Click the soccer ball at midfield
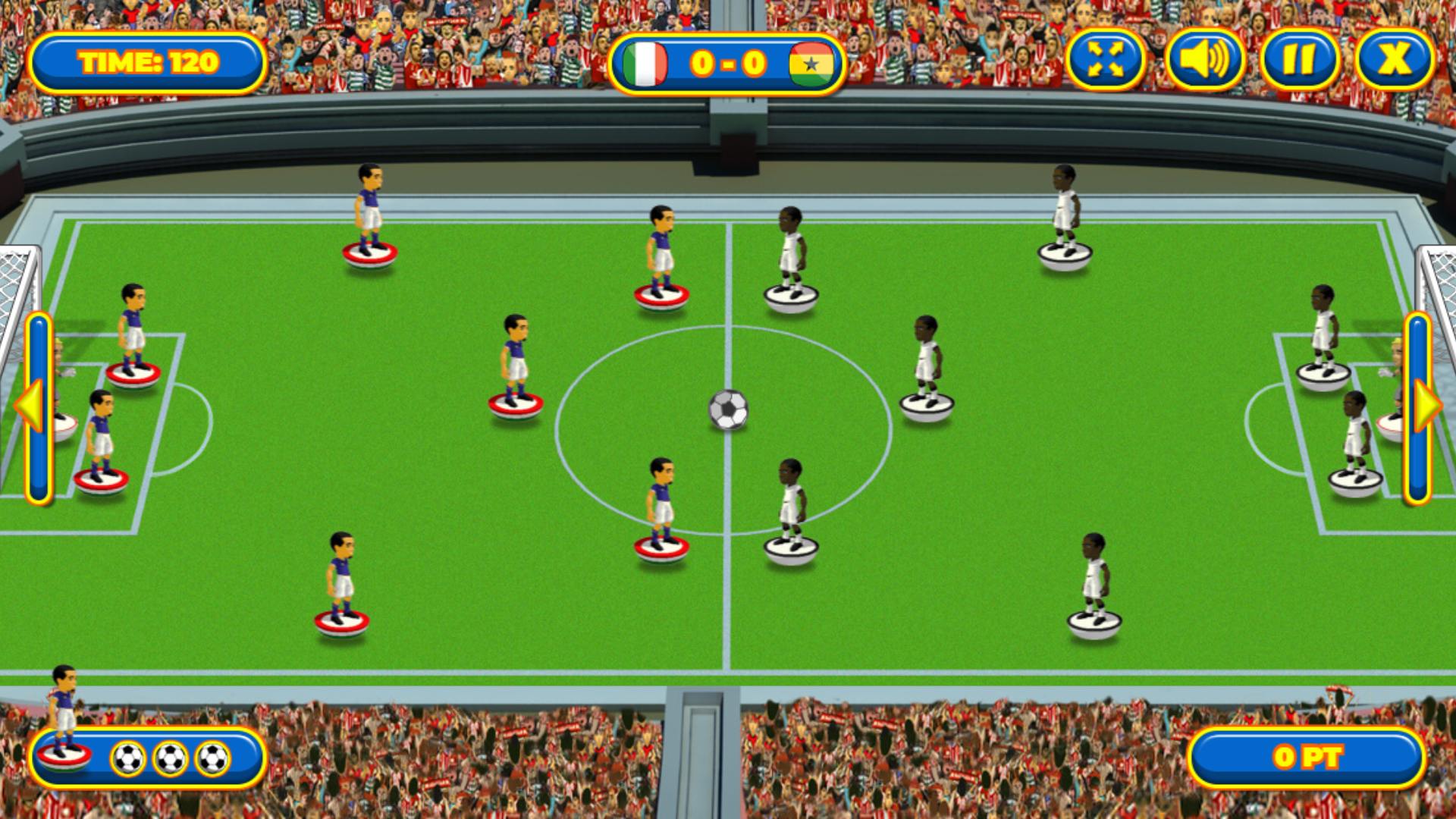Image resolution: width=1456 pixels, height=819 pixels. point(729,410)
